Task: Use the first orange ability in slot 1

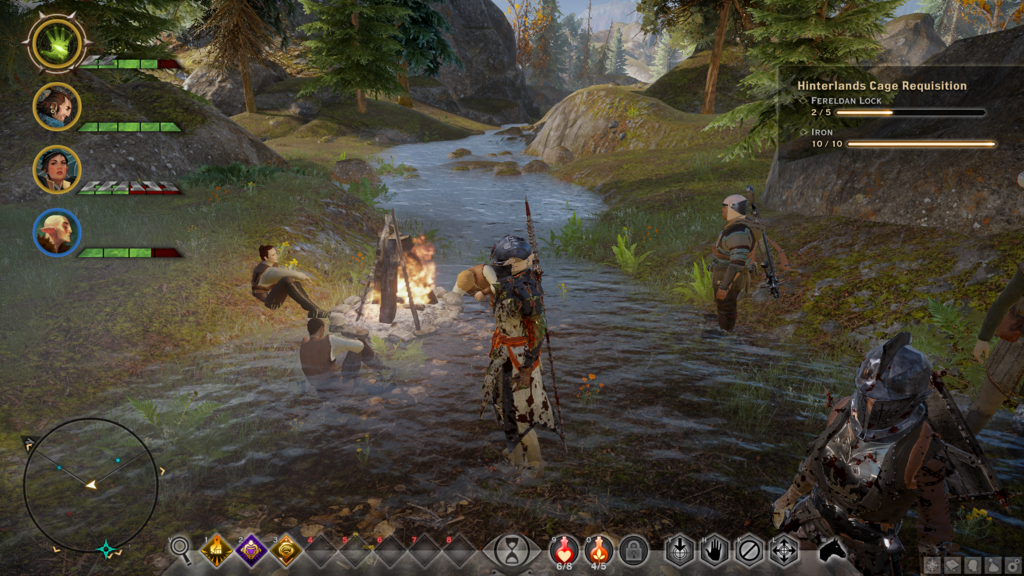Action: pyautogui.click(x=217, y=549)
